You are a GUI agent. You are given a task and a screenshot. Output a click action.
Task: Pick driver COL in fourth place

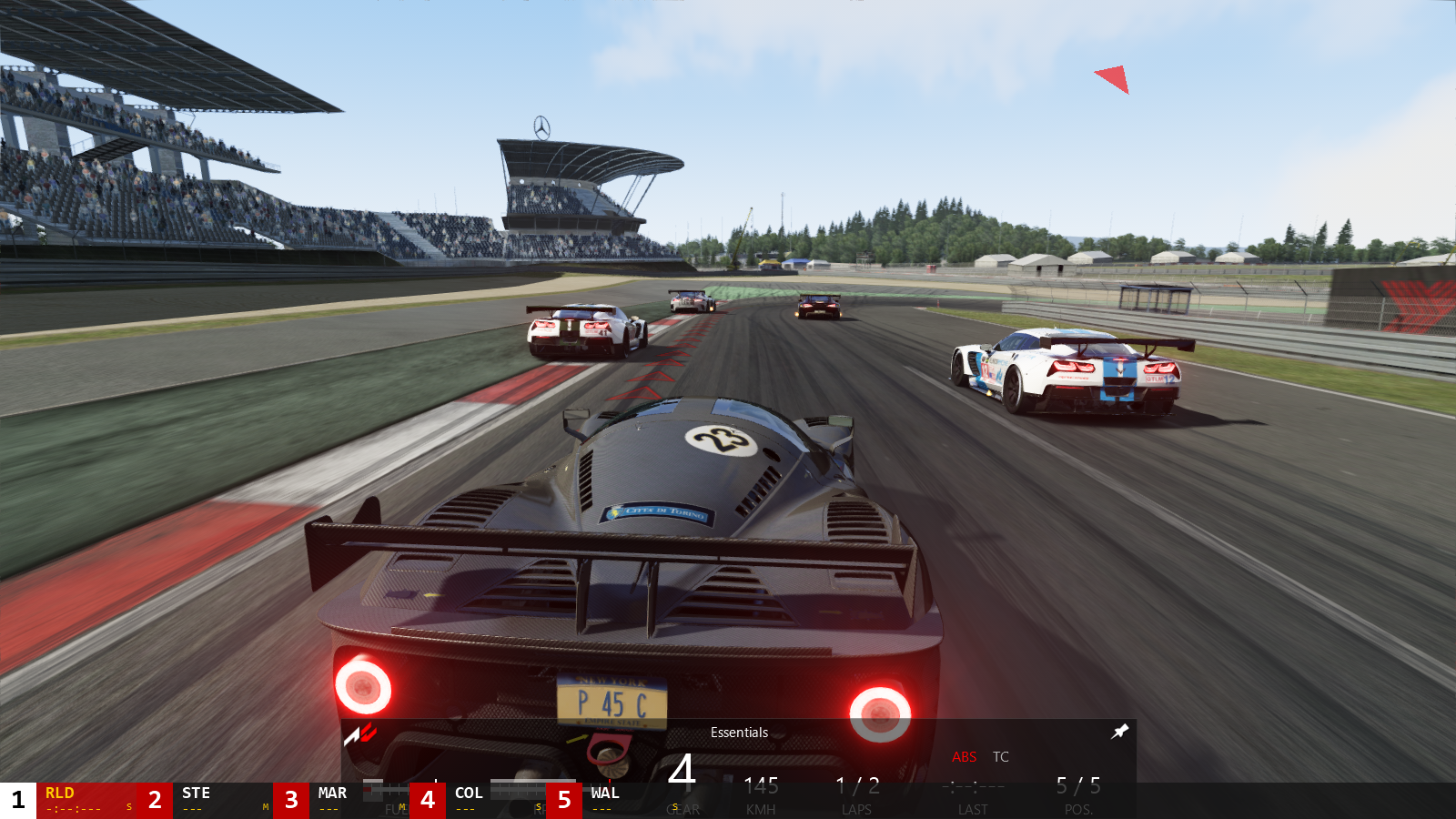(x=495, y=800)
